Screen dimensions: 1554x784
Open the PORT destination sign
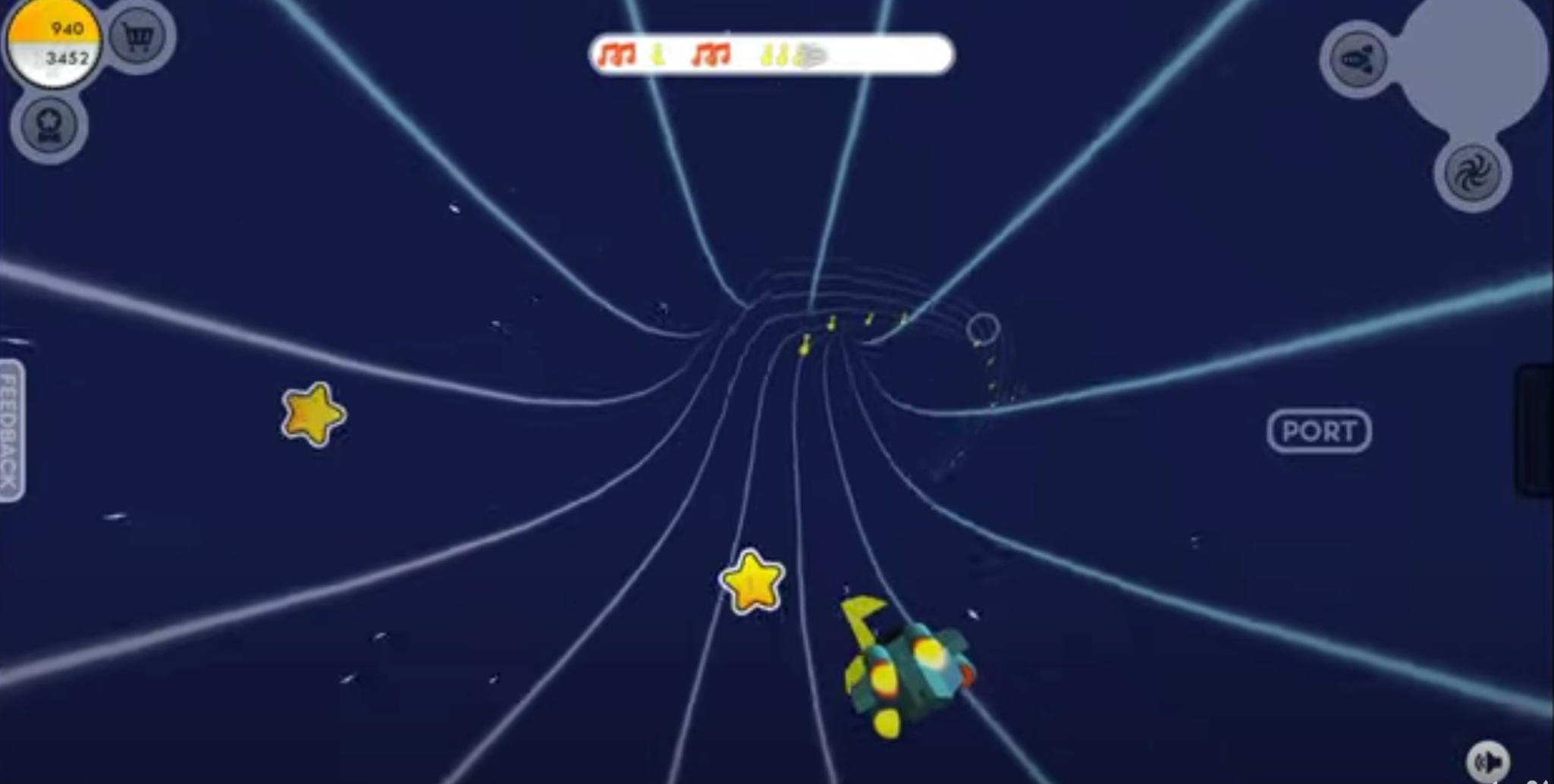[1320, 431]
